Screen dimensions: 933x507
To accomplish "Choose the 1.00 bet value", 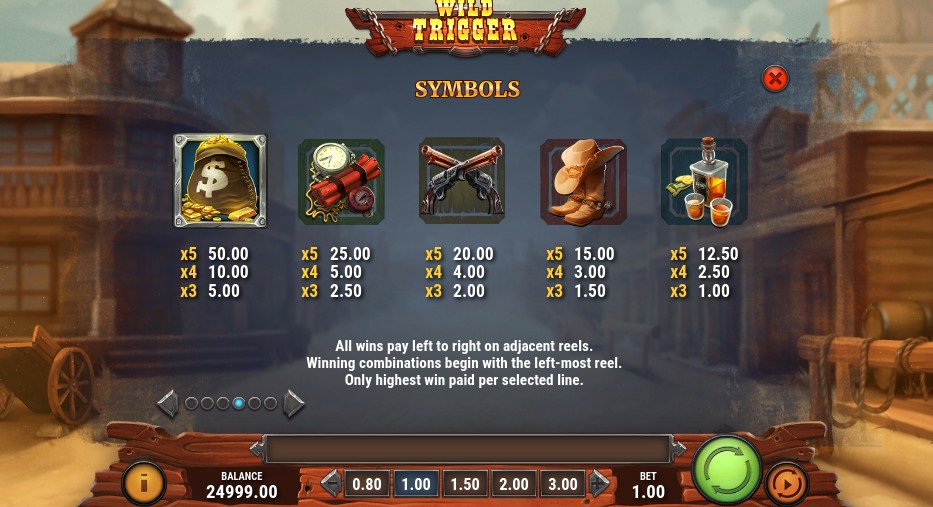I will (x=416, y=484).
